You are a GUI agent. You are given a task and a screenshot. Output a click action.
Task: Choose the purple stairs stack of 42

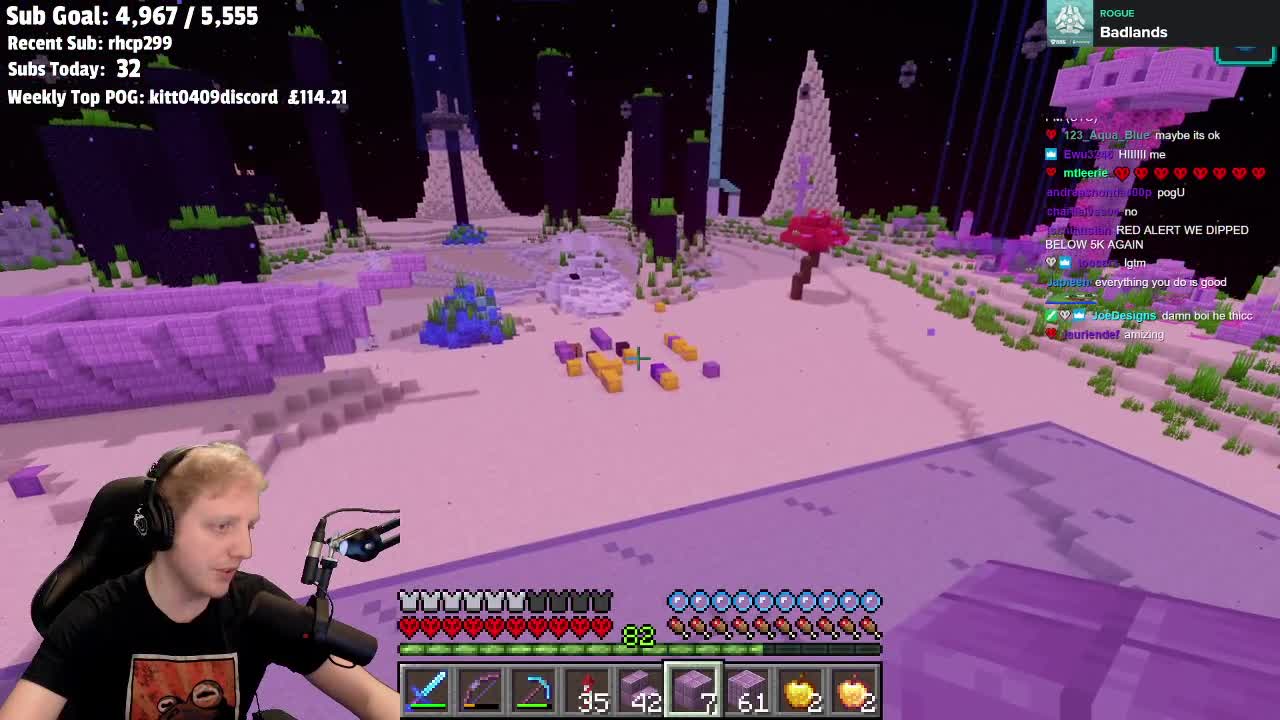pyautogui.click(x=641, y=691)
